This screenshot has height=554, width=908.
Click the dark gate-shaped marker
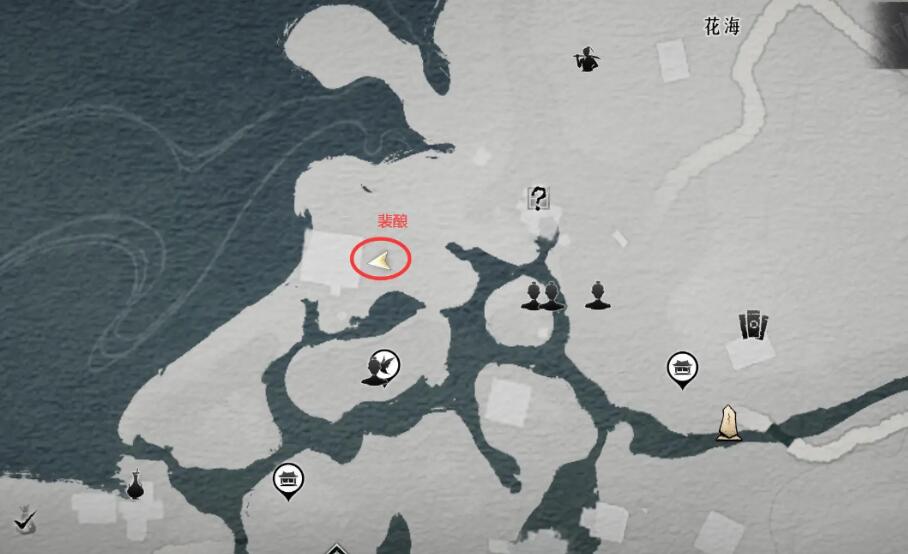pos(752,326)
